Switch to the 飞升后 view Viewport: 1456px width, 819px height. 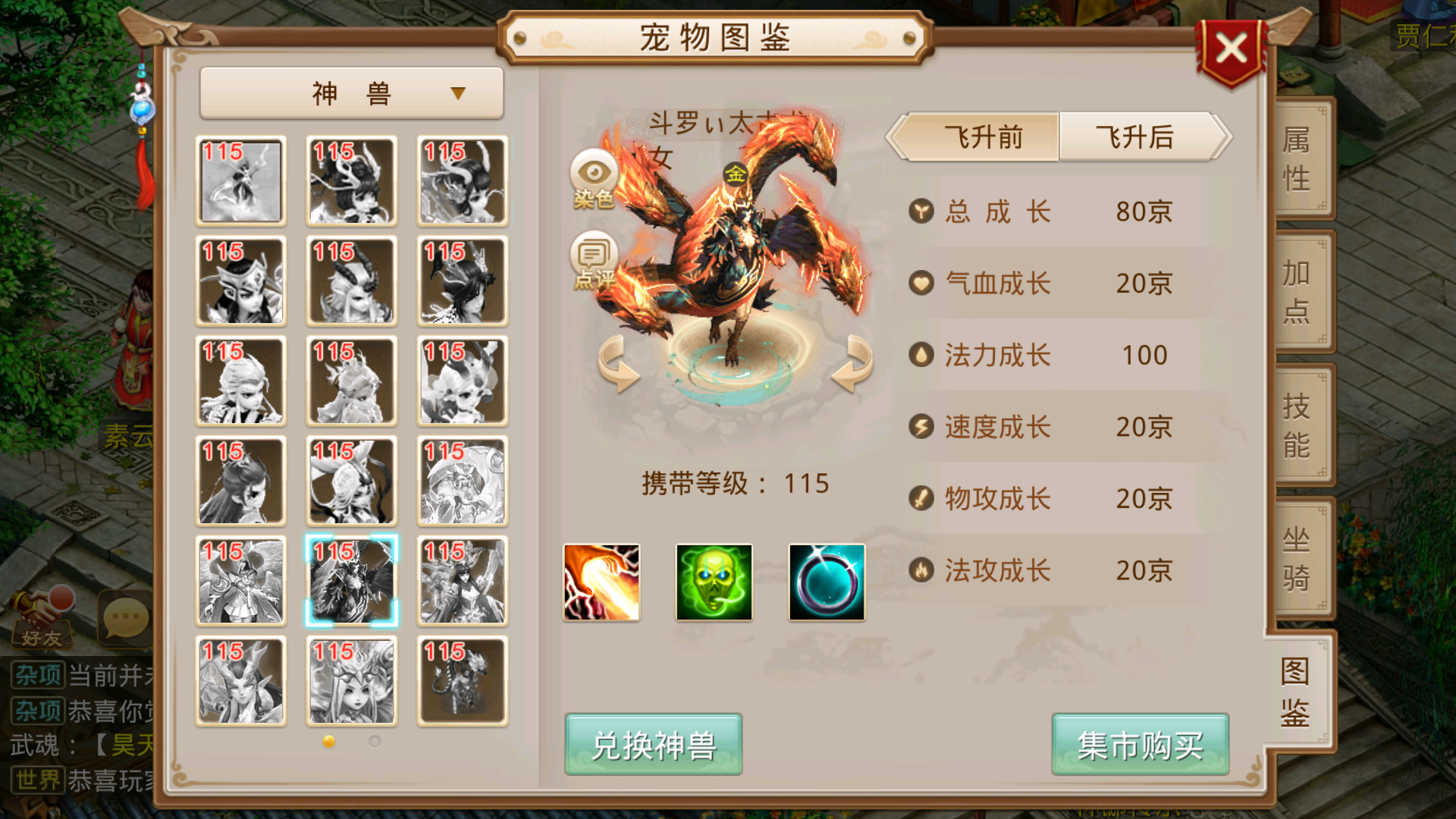pos(1134,138)
